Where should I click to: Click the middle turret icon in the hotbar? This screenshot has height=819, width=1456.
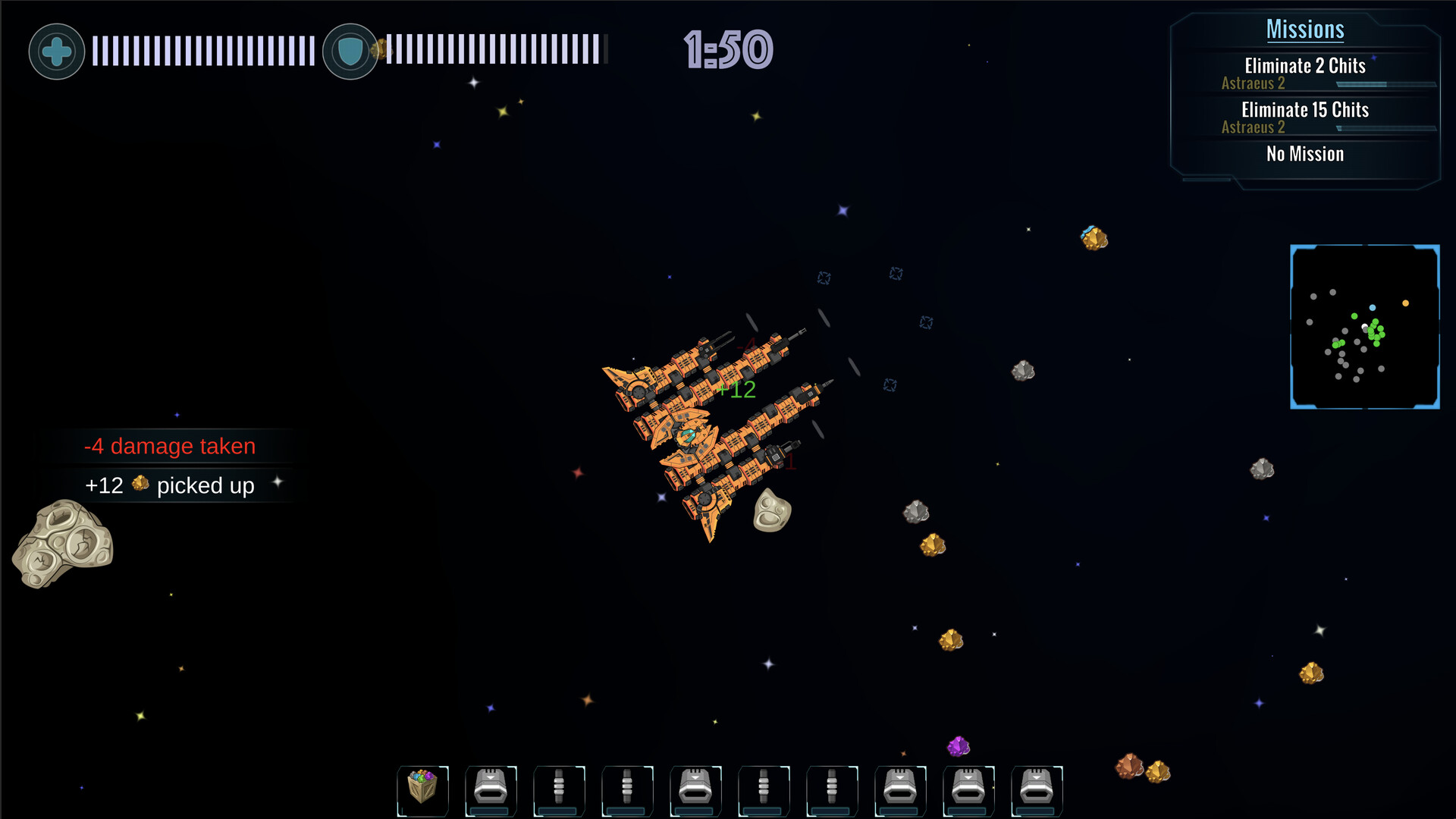pos(900,790)
